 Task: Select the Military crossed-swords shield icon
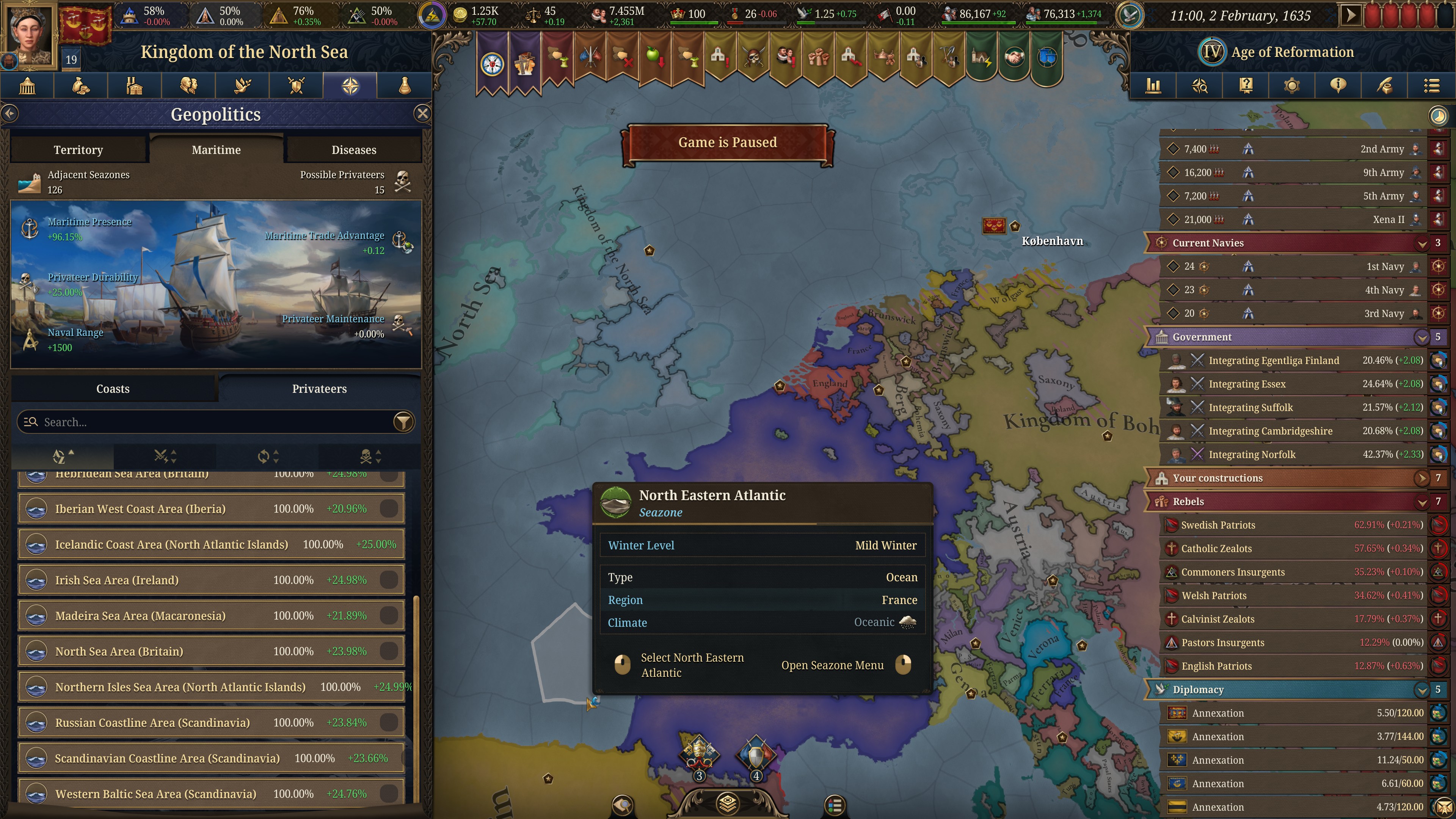(296, 85)
